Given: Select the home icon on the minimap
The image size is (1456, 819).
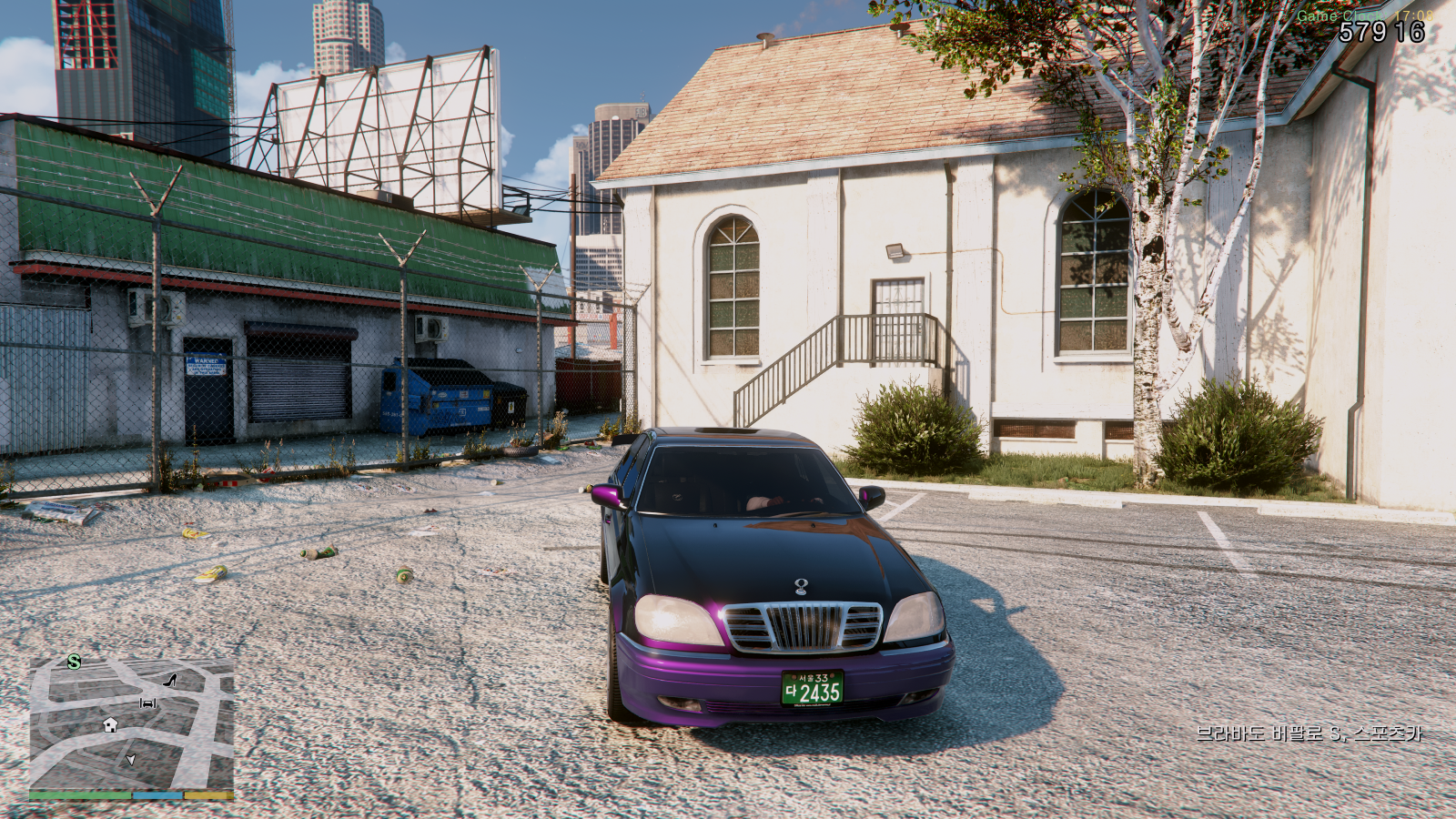Looking at the screenshot, I should (110, 725).
